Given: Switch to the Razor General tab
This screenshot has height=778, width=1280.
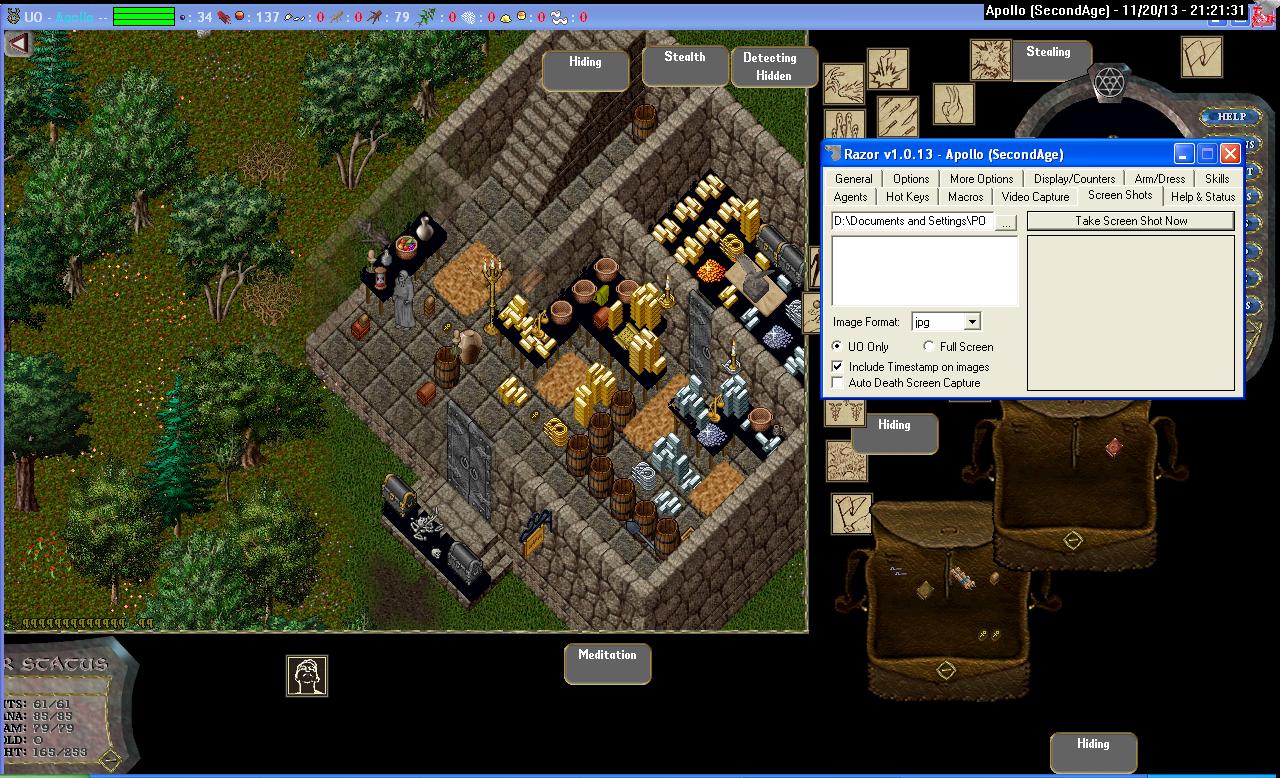Looking at the screenshot, I should 854,179.
